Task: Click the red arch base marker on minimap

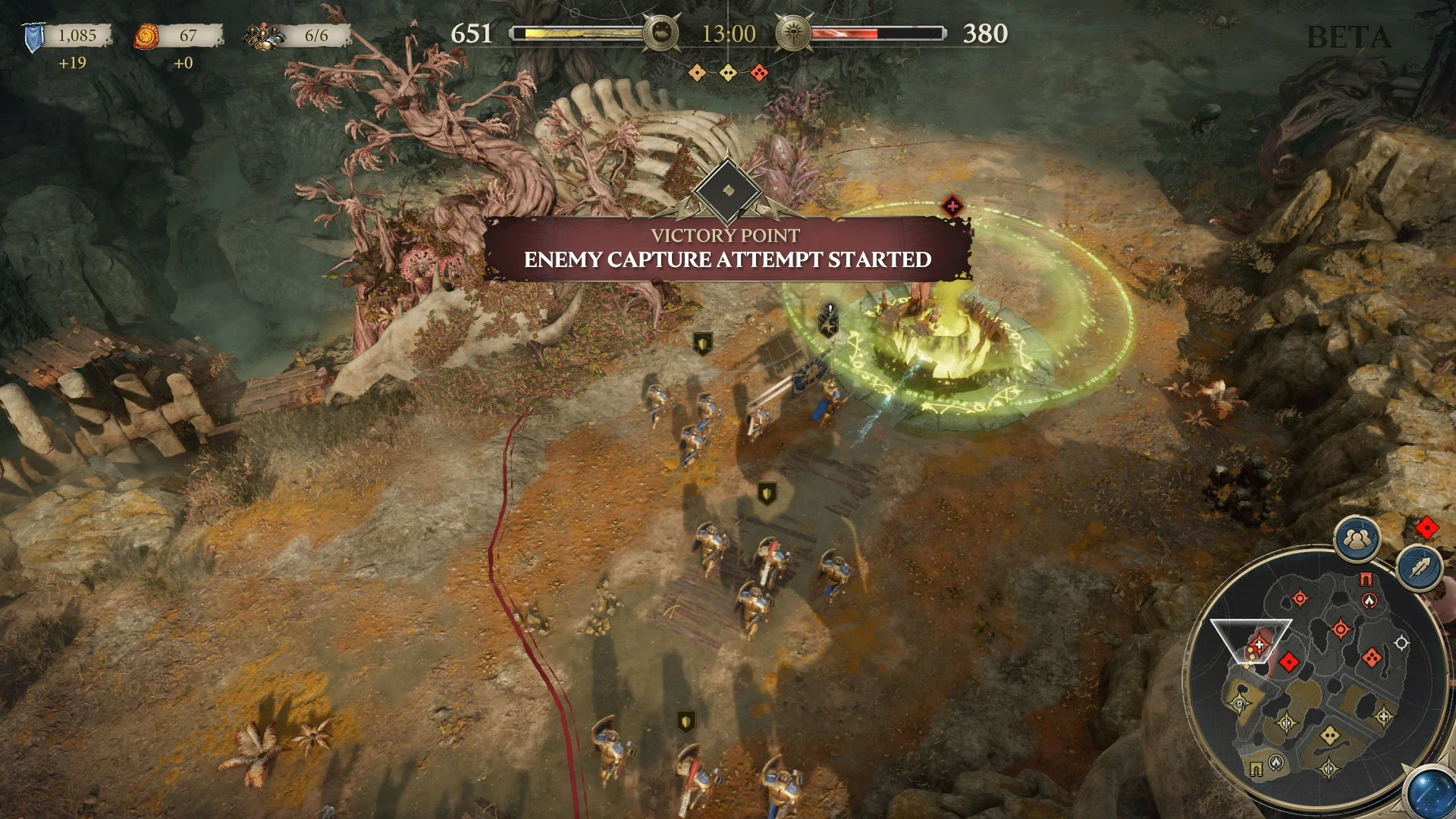Action: pyautogui.click(x=1366, y=579)
